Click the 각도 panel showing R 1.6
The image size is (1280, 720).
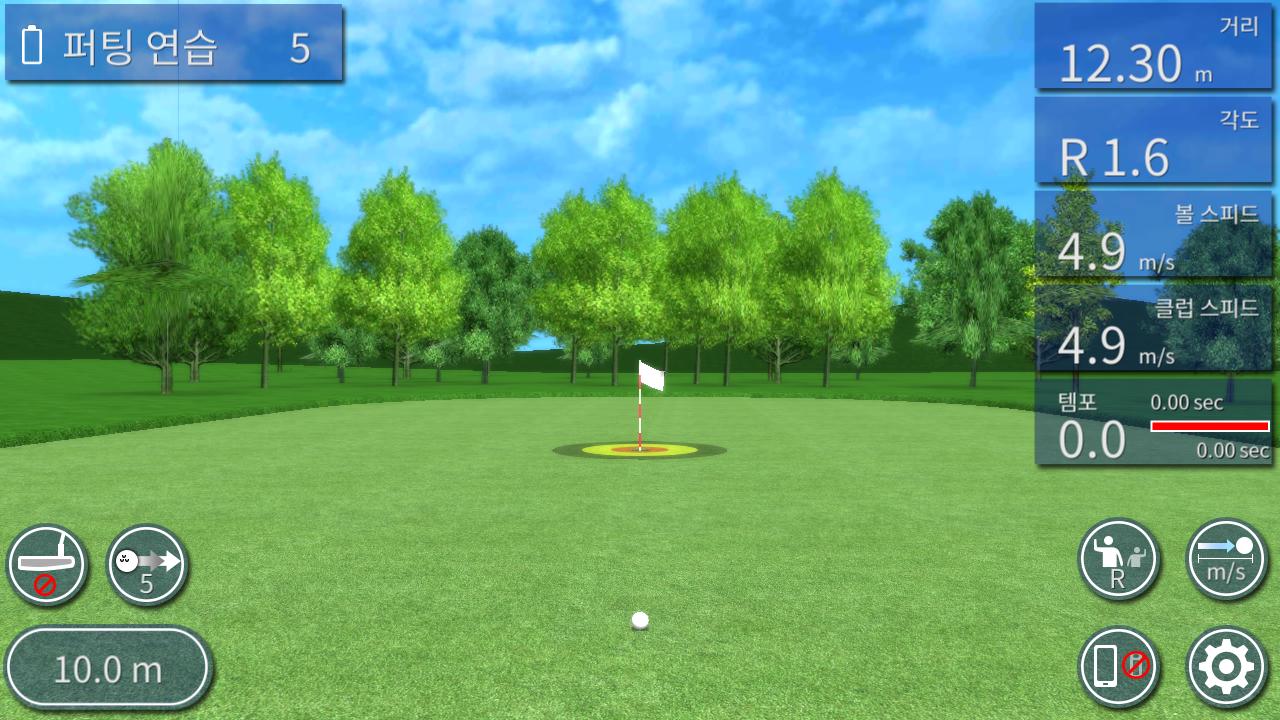tap(1154, 140)
